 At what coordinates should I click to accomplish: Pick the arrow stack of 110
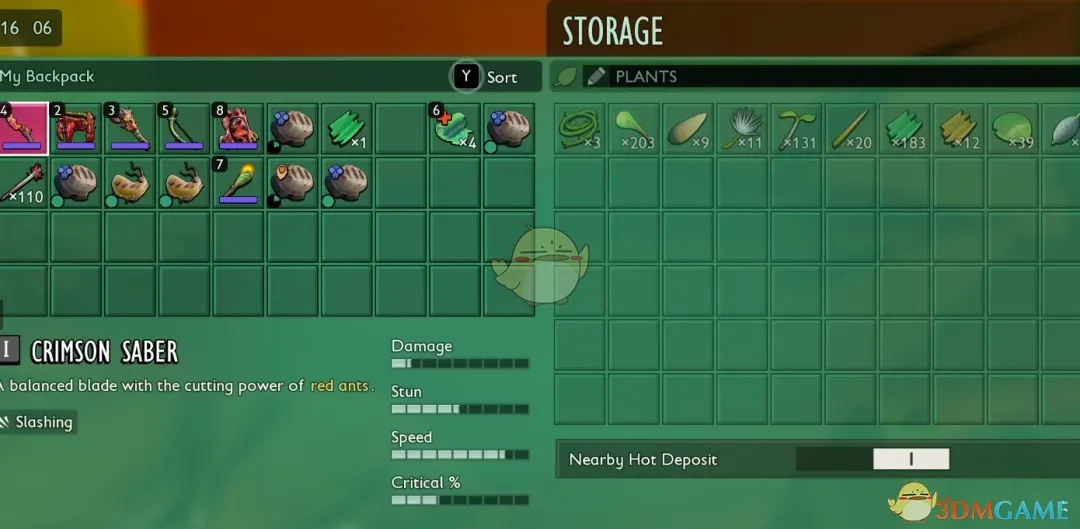[24, 182]
